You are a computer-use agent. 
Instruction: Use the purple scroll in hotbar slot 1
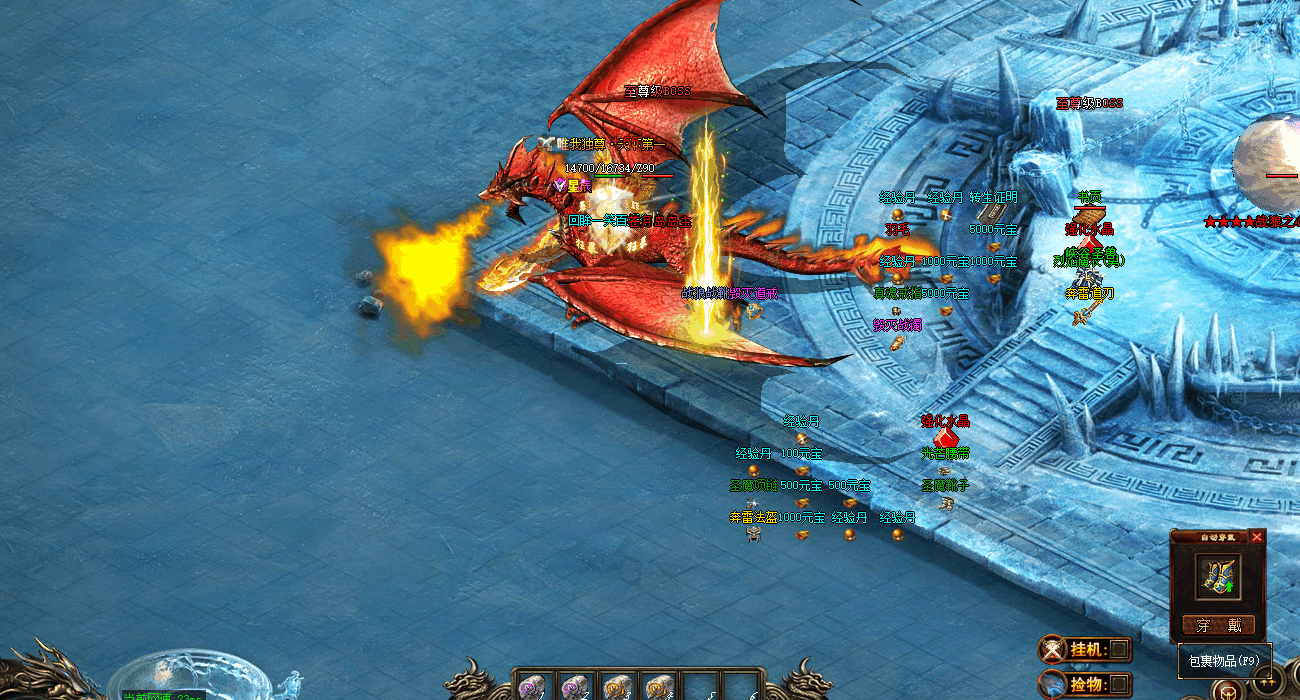[531, 688]
